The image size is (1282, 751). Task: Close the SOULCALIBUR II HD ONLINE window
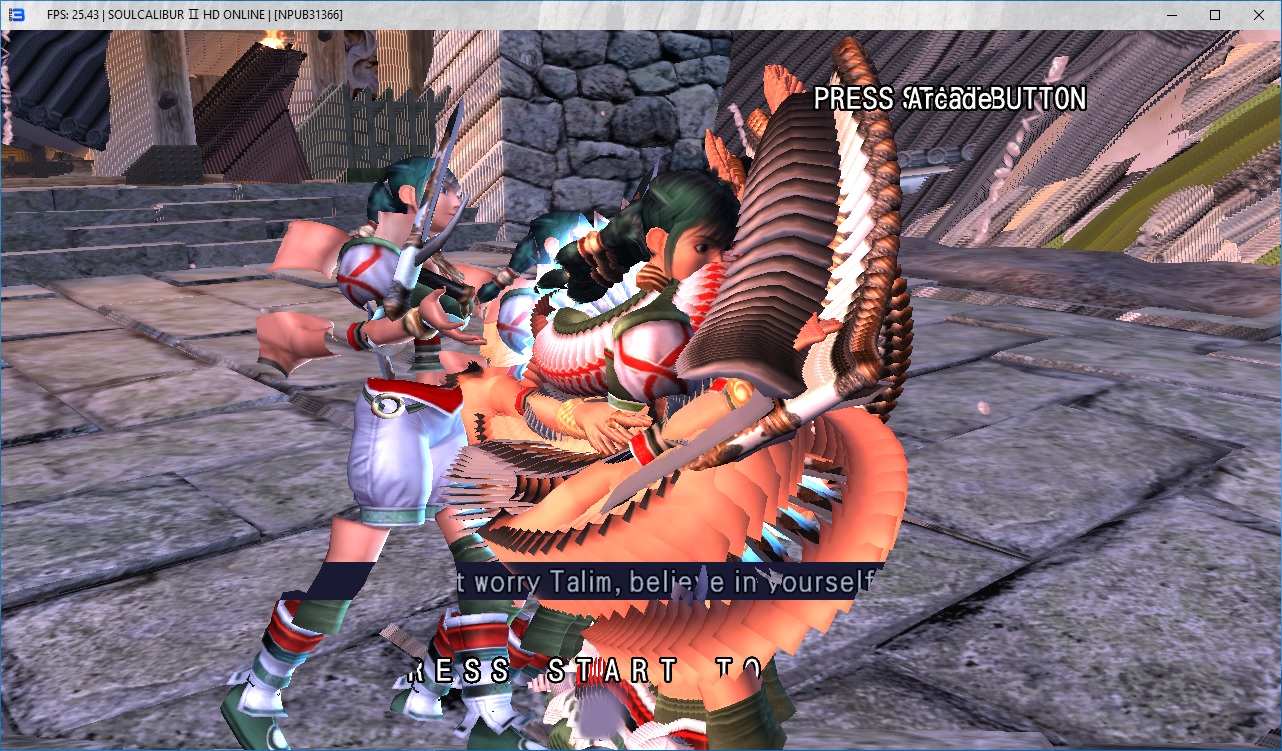(x=1258, y=15)
